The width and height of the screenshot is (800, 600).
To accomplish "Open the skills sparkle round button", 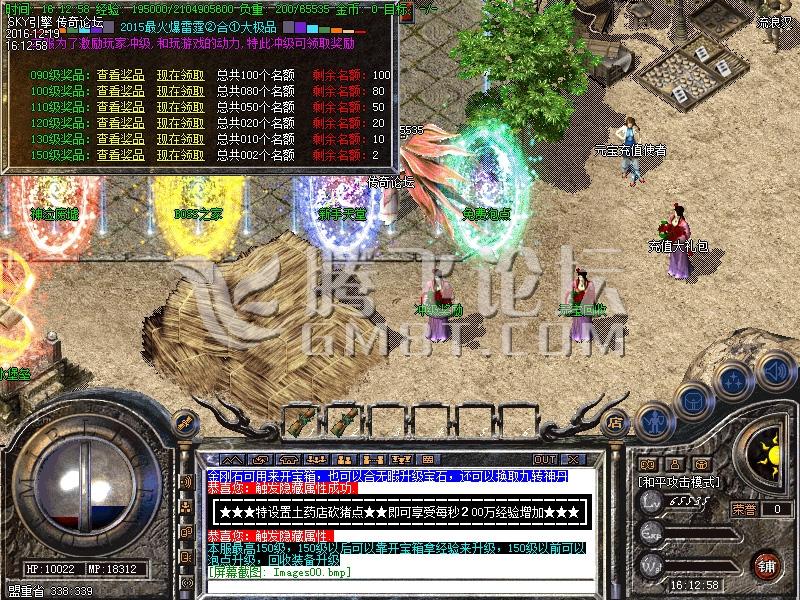I will 734,380.
